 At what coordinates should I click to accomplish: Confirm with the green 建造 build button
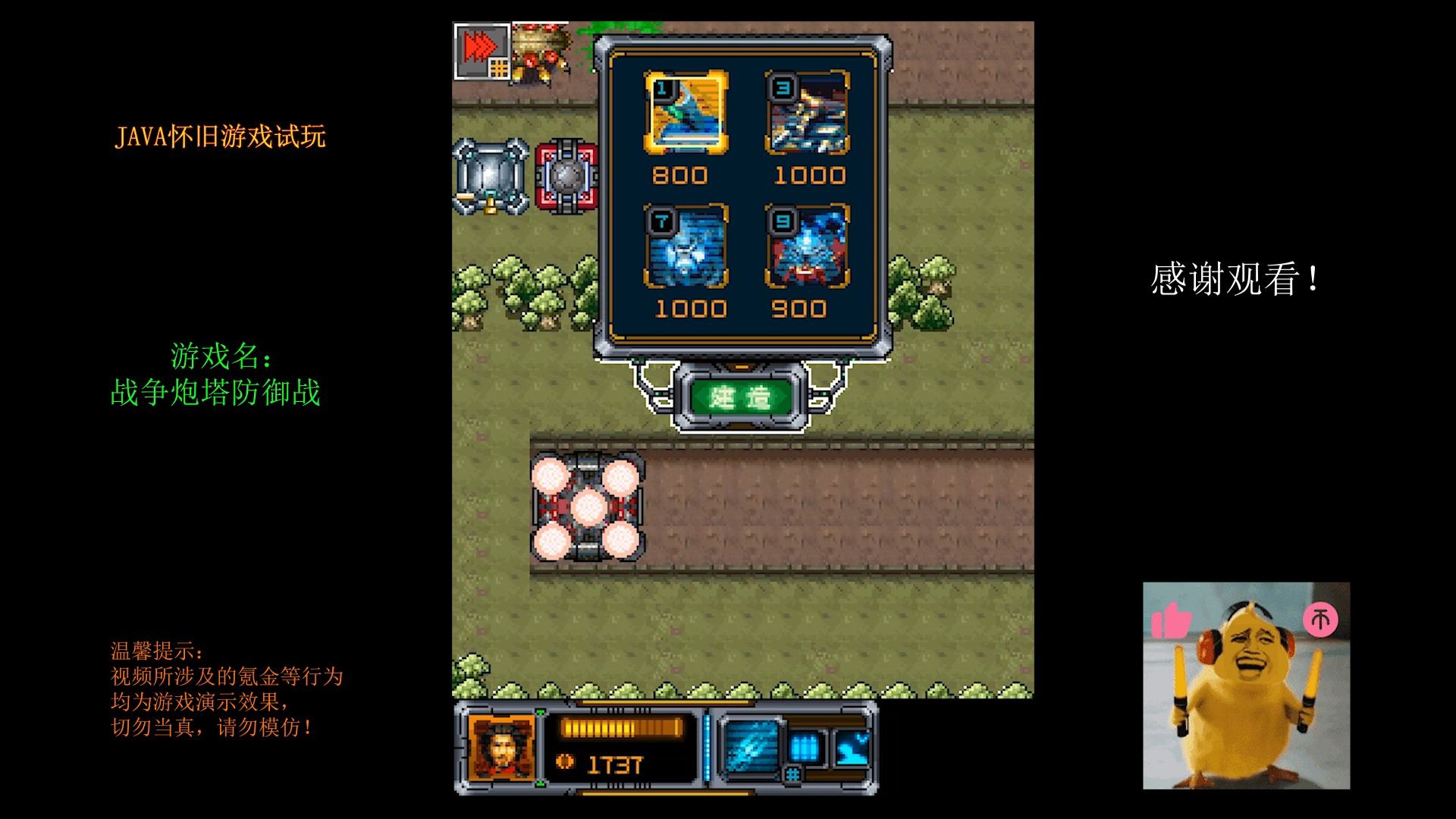(740, 397)
